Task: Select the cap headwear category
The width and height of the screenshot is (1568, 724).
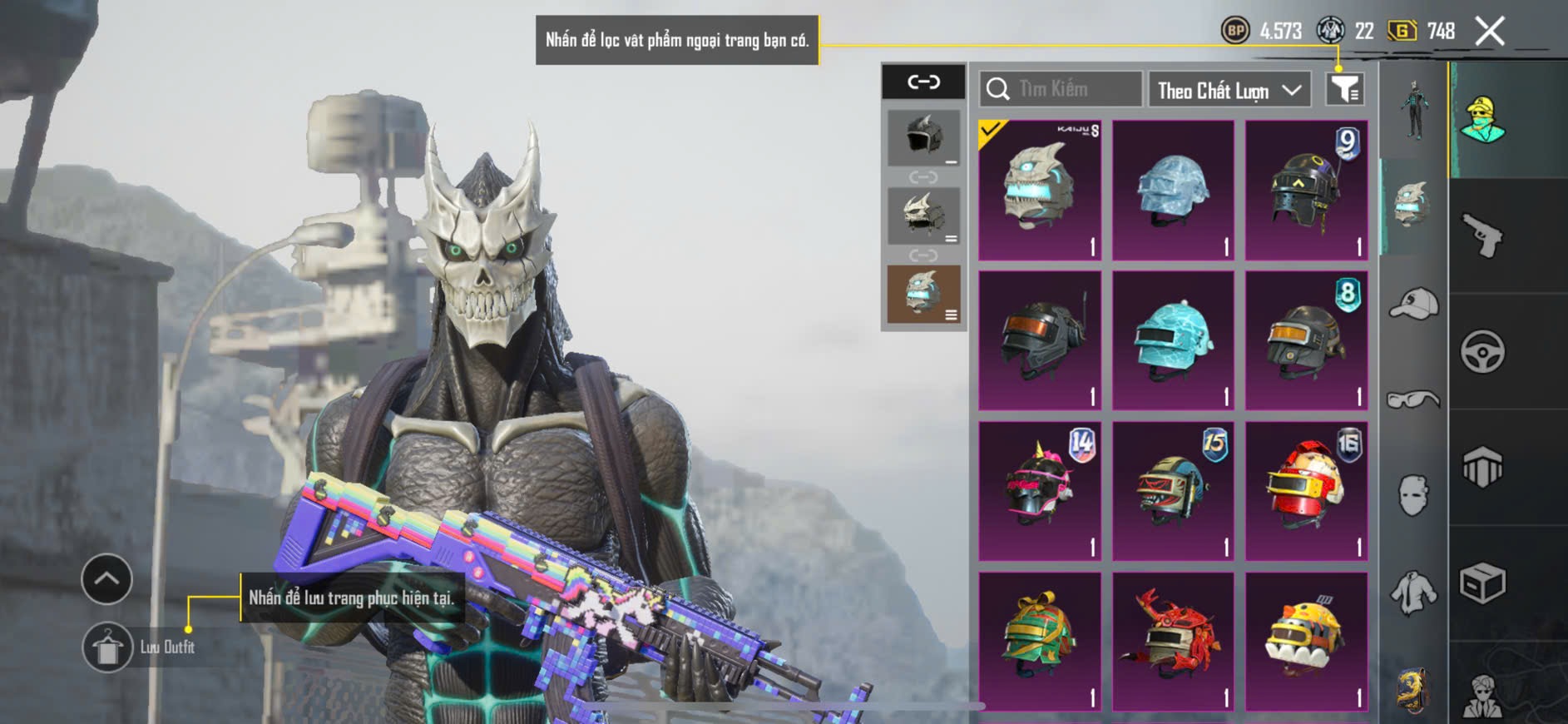Action: coord(1413,303)
